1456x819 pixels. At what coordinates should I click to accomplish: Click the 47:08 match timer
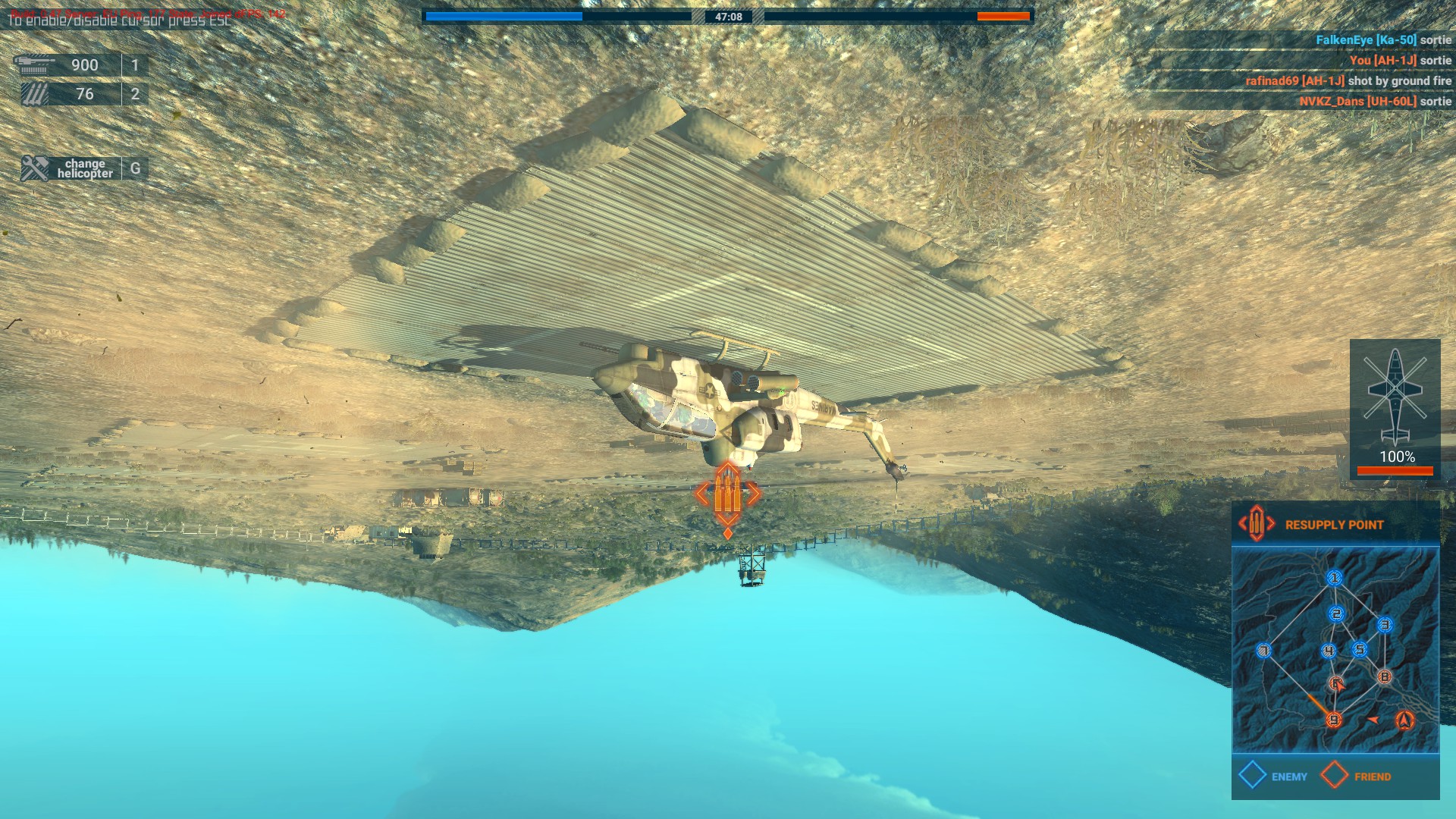pos(729,16)
